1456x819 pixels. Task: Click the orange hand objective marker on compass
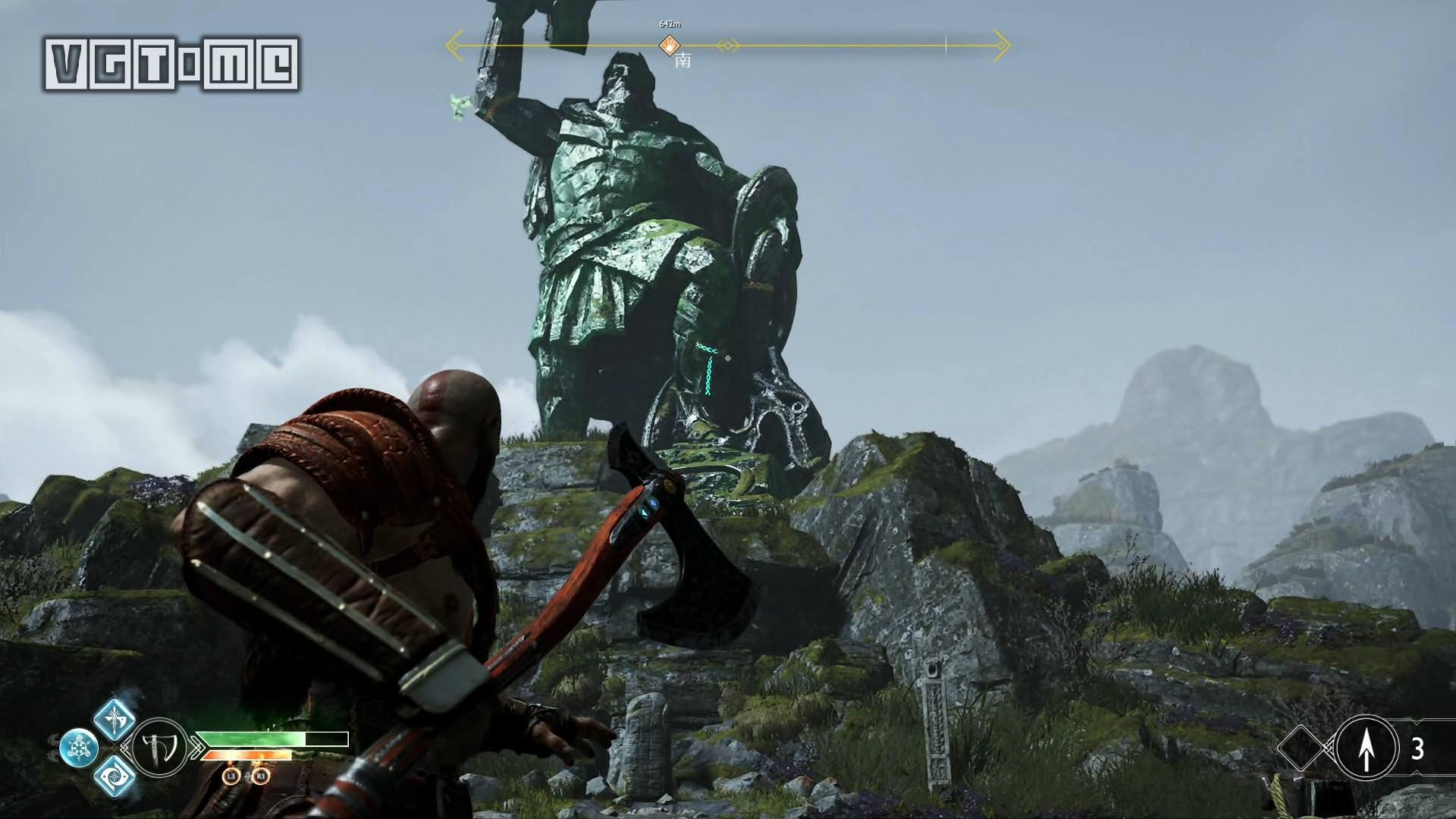point(669,45)
